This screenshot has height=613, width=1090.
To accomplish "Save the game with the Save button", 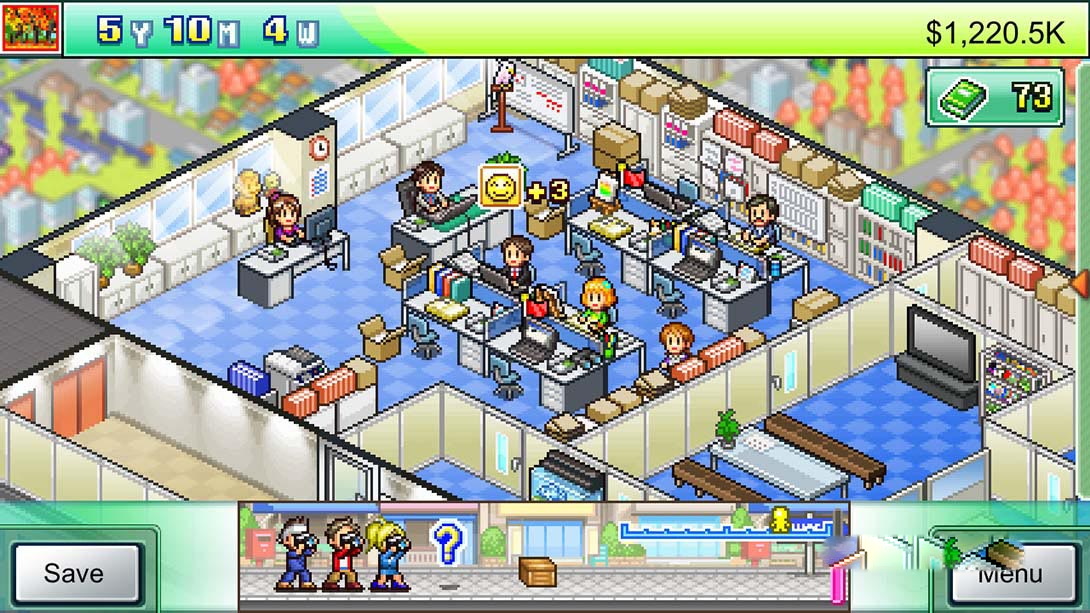I will click(74, 573).
